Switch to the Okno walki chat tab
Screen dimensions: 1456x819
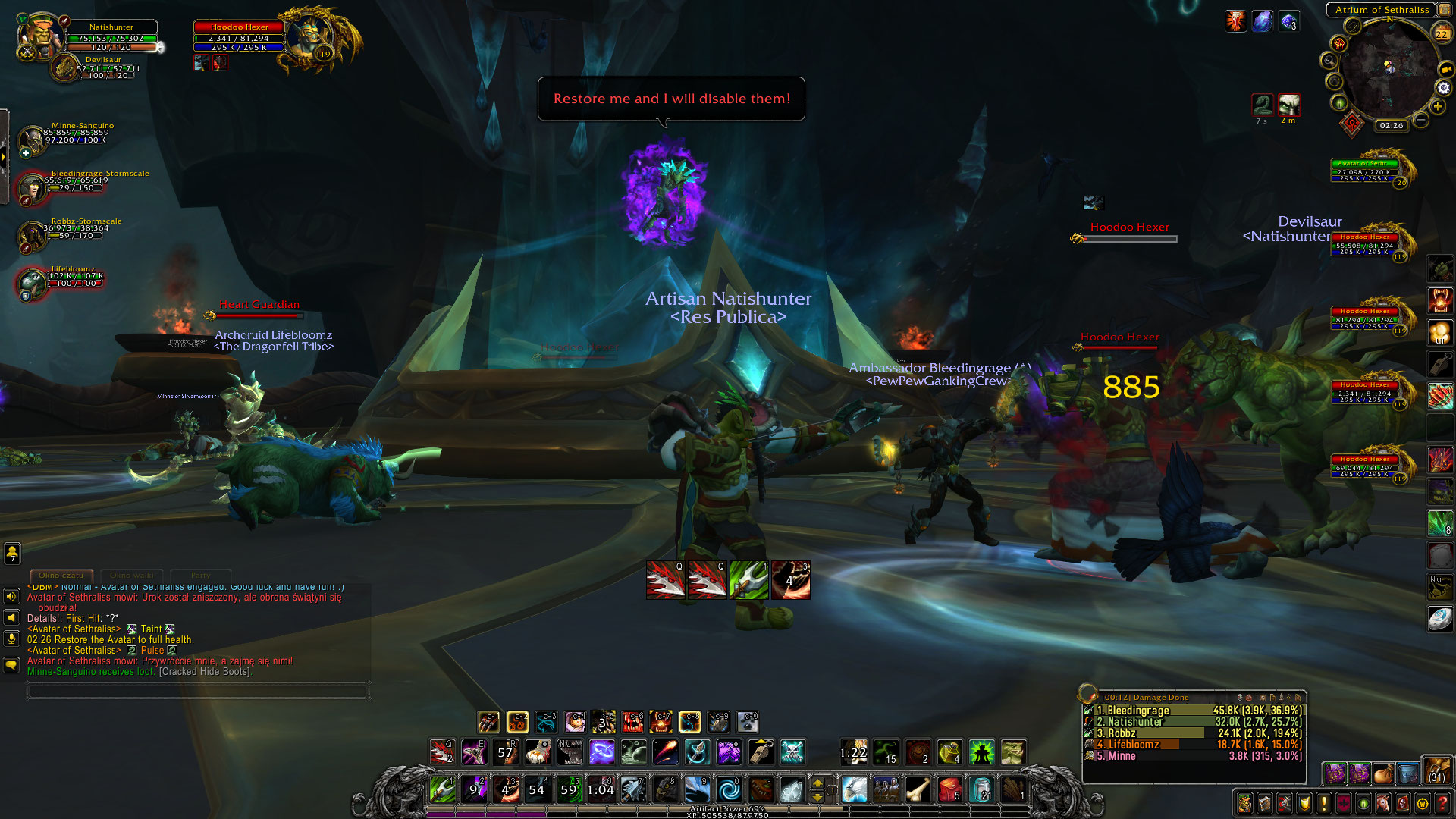pyautogui.click(x=133, y=576)
